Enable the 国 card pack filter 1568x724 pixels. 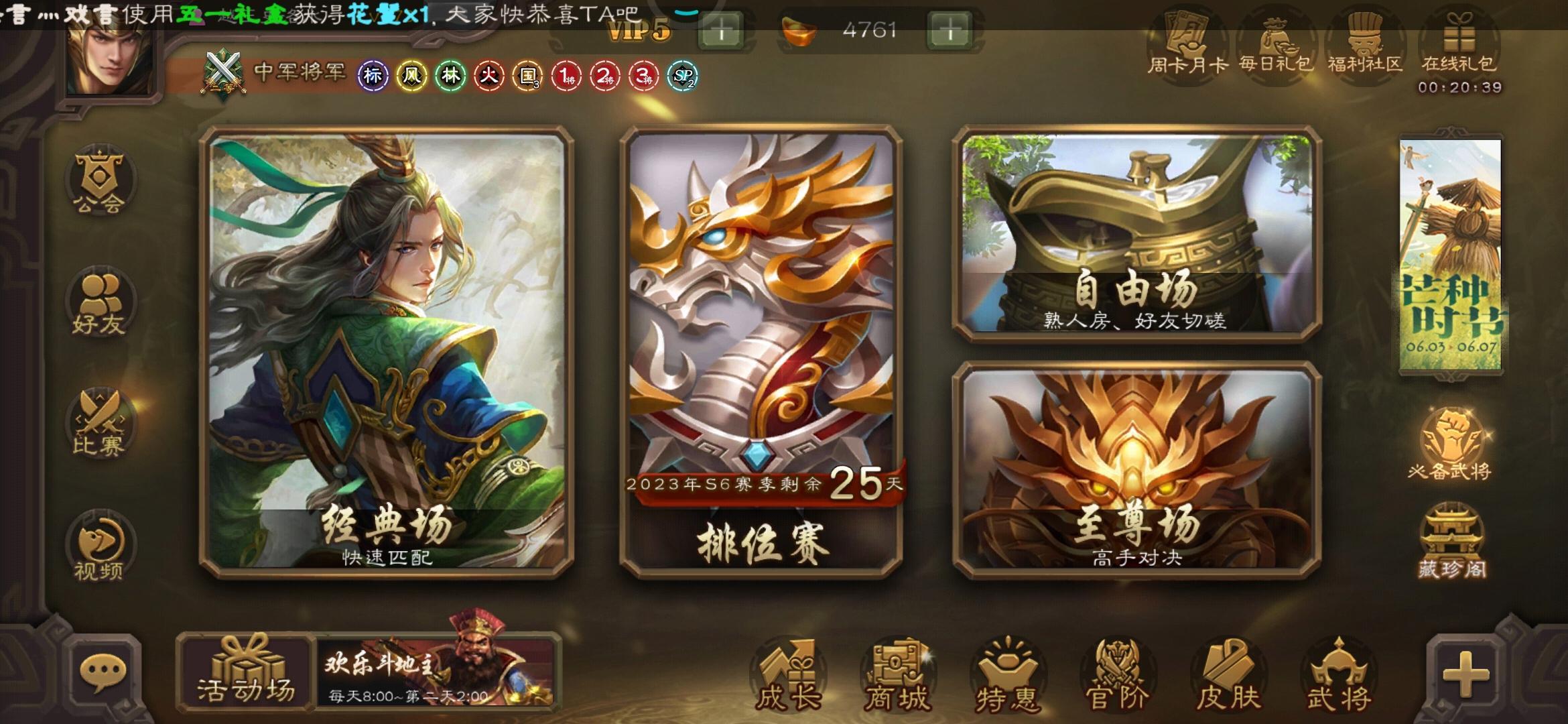coord(529,76)
